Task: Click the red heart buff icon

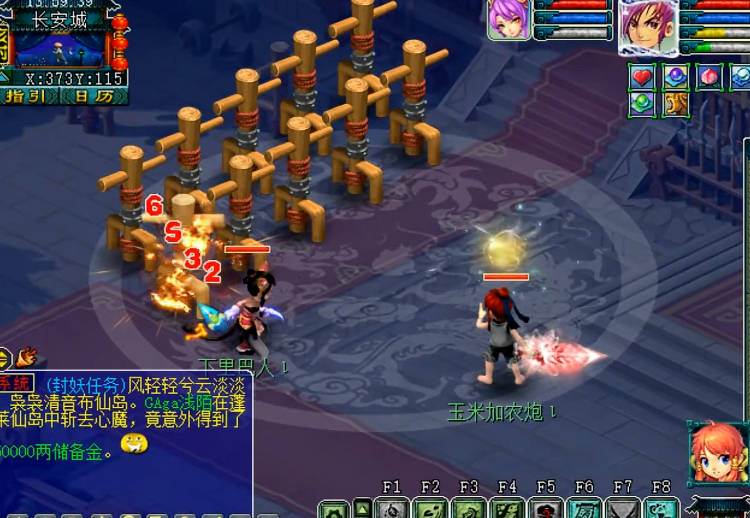Action: tap(642, 77)
